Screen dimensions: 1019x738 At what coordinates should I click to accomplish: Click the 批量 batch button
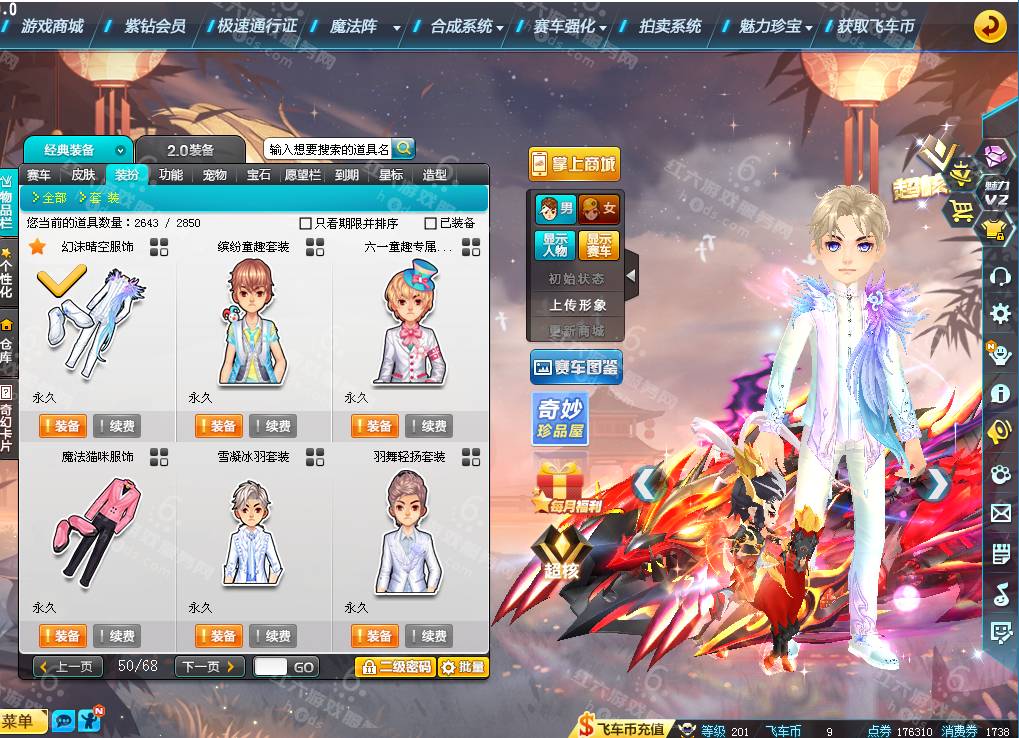463,667
